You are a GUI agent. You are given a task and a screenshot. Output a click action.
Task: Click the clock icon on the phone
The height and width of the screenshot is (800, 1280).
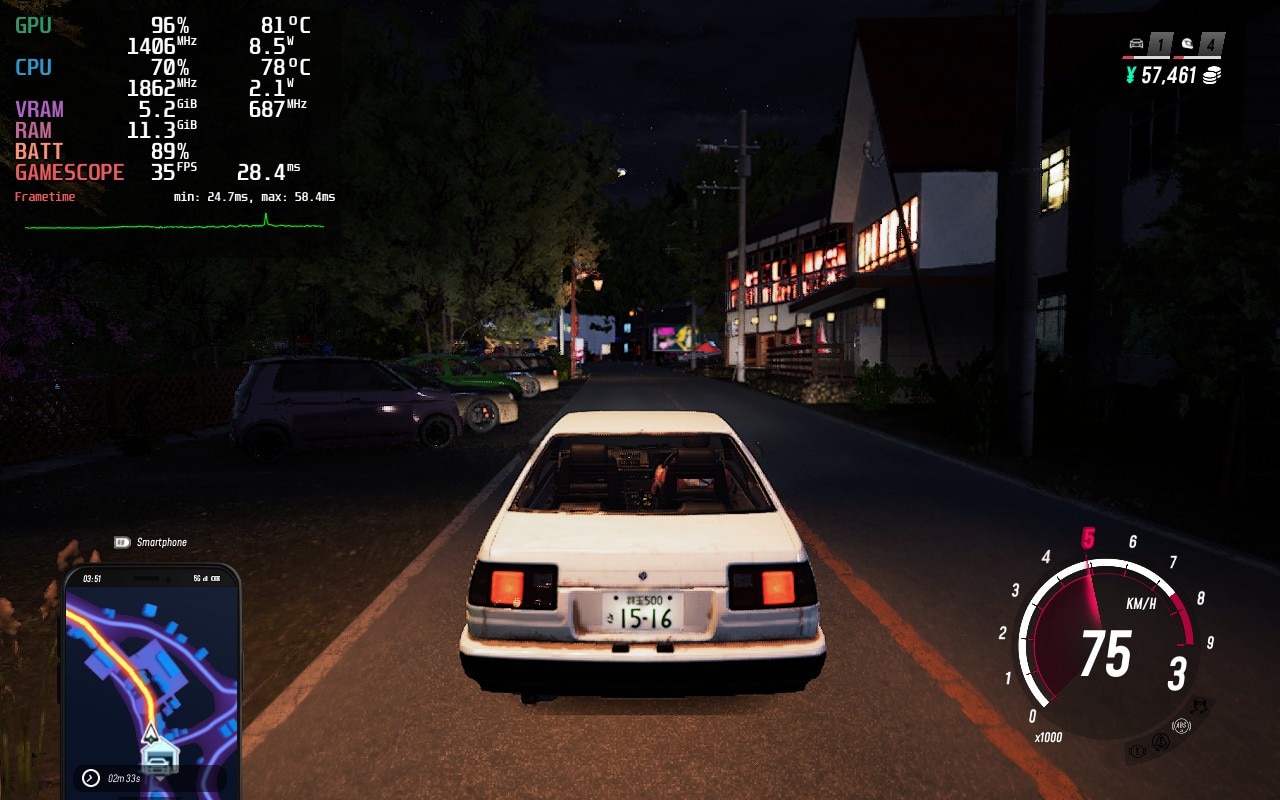(90, 777)
